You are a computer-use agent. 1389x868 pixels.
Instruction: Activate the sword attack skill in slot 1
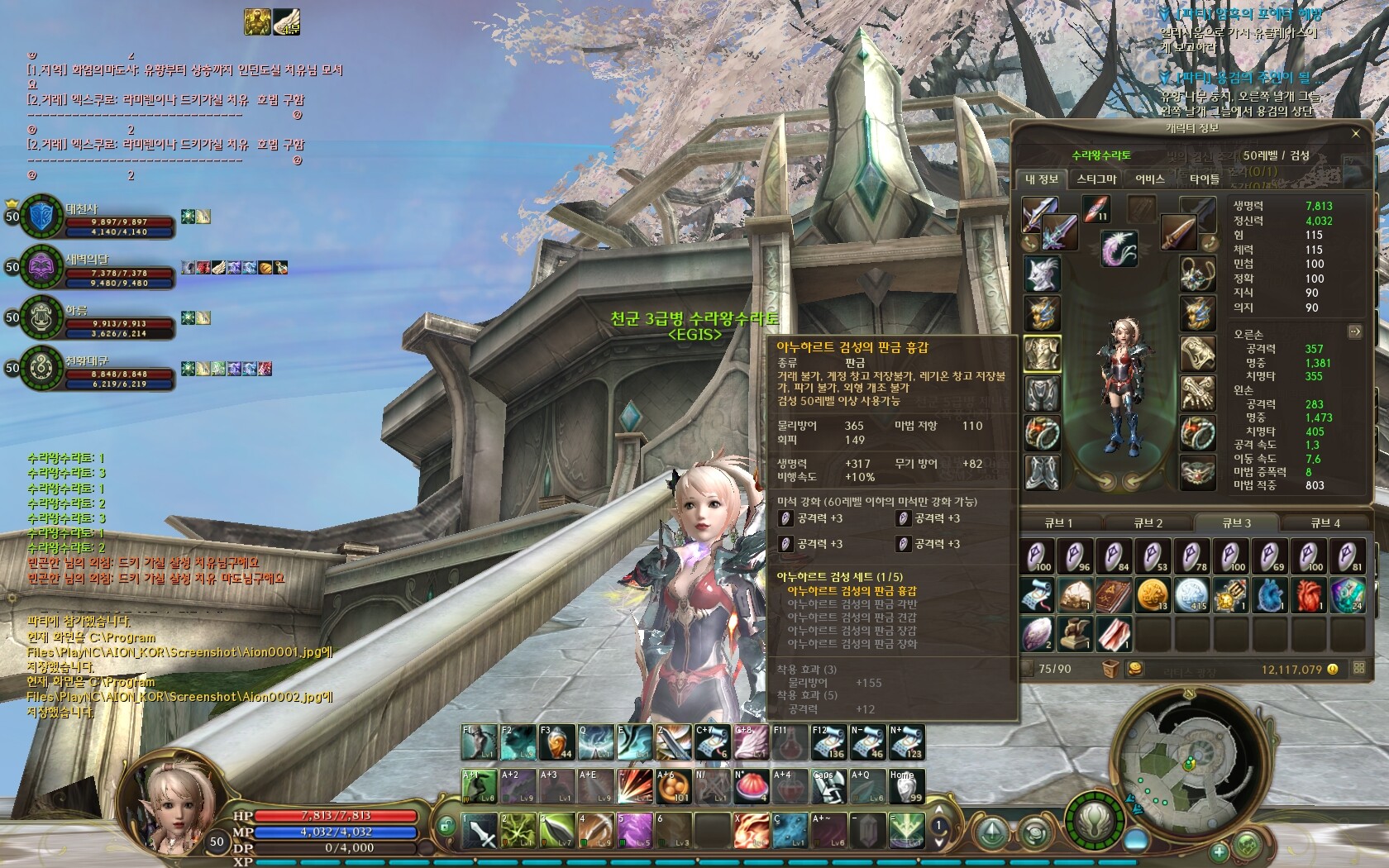coord(480,829)
